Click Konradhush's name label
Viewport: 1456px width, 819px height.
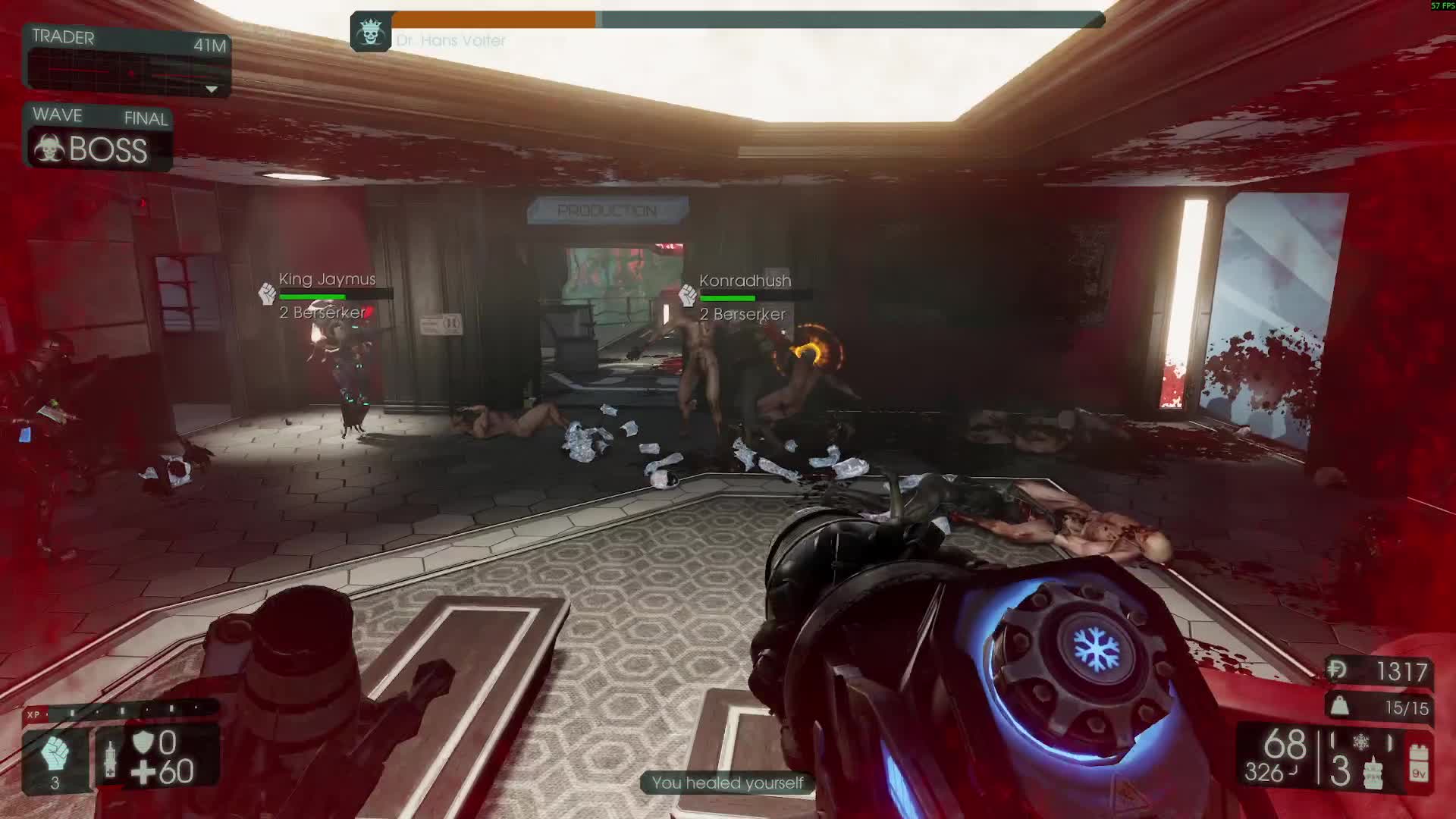click(x=744, y=280)
